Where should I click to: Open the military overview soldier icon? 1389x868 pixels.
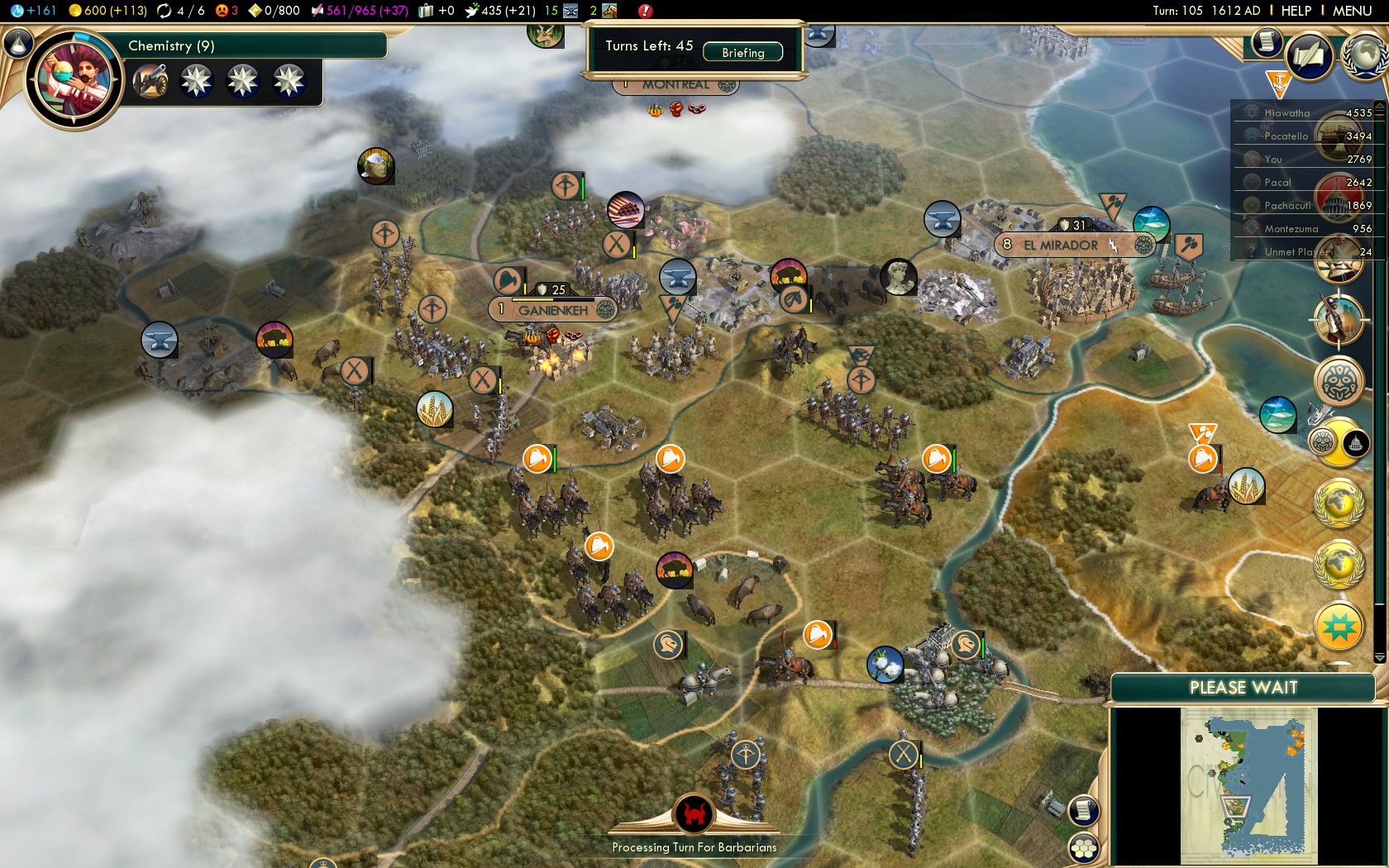point(1340,321)
